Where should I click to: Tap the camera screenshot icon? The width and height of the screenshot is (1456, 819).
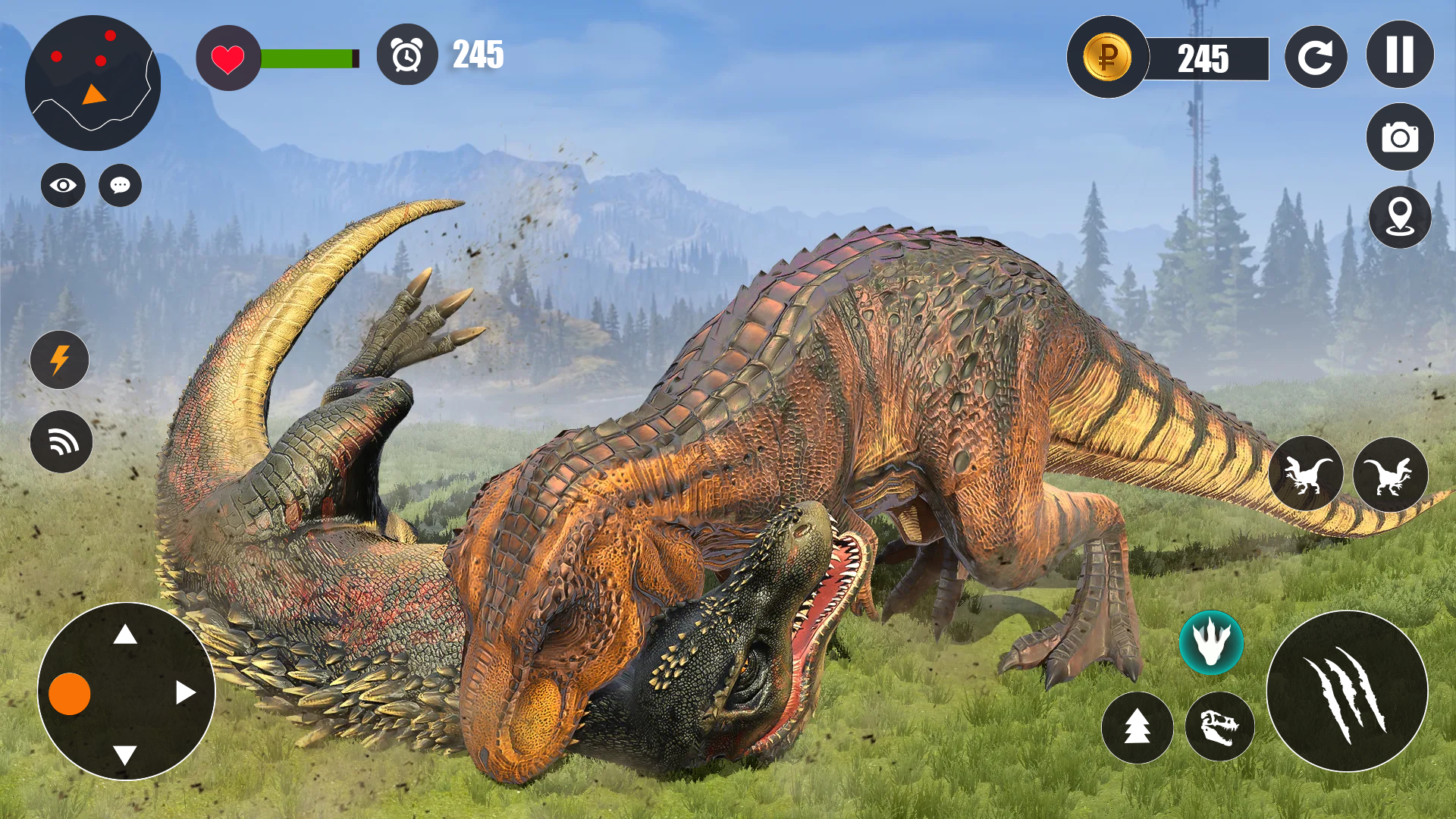coord(1399,138)
